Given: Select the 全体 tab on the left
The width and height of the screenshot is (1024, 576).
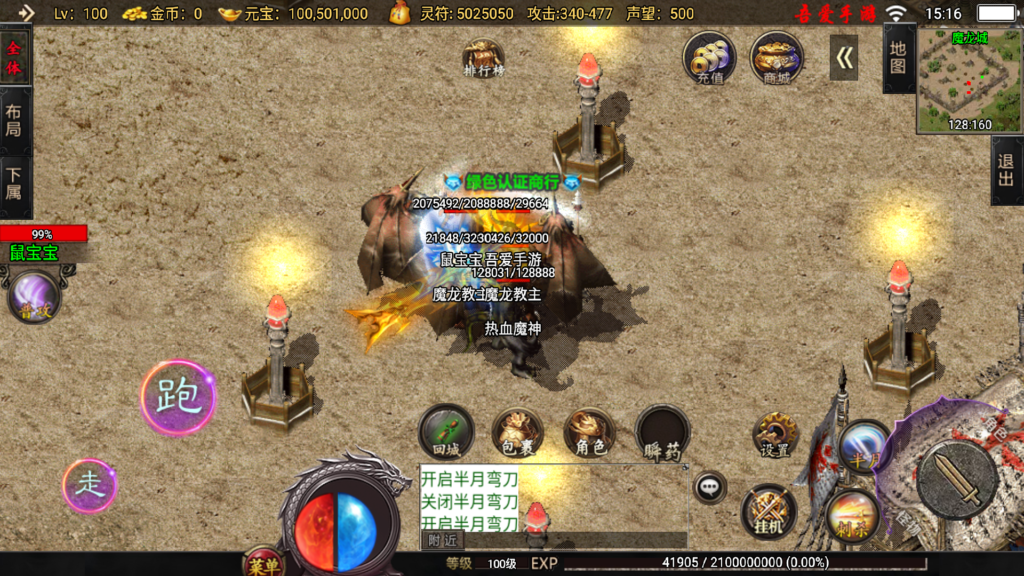Looking at the screenshot, I should coord(14,59).
